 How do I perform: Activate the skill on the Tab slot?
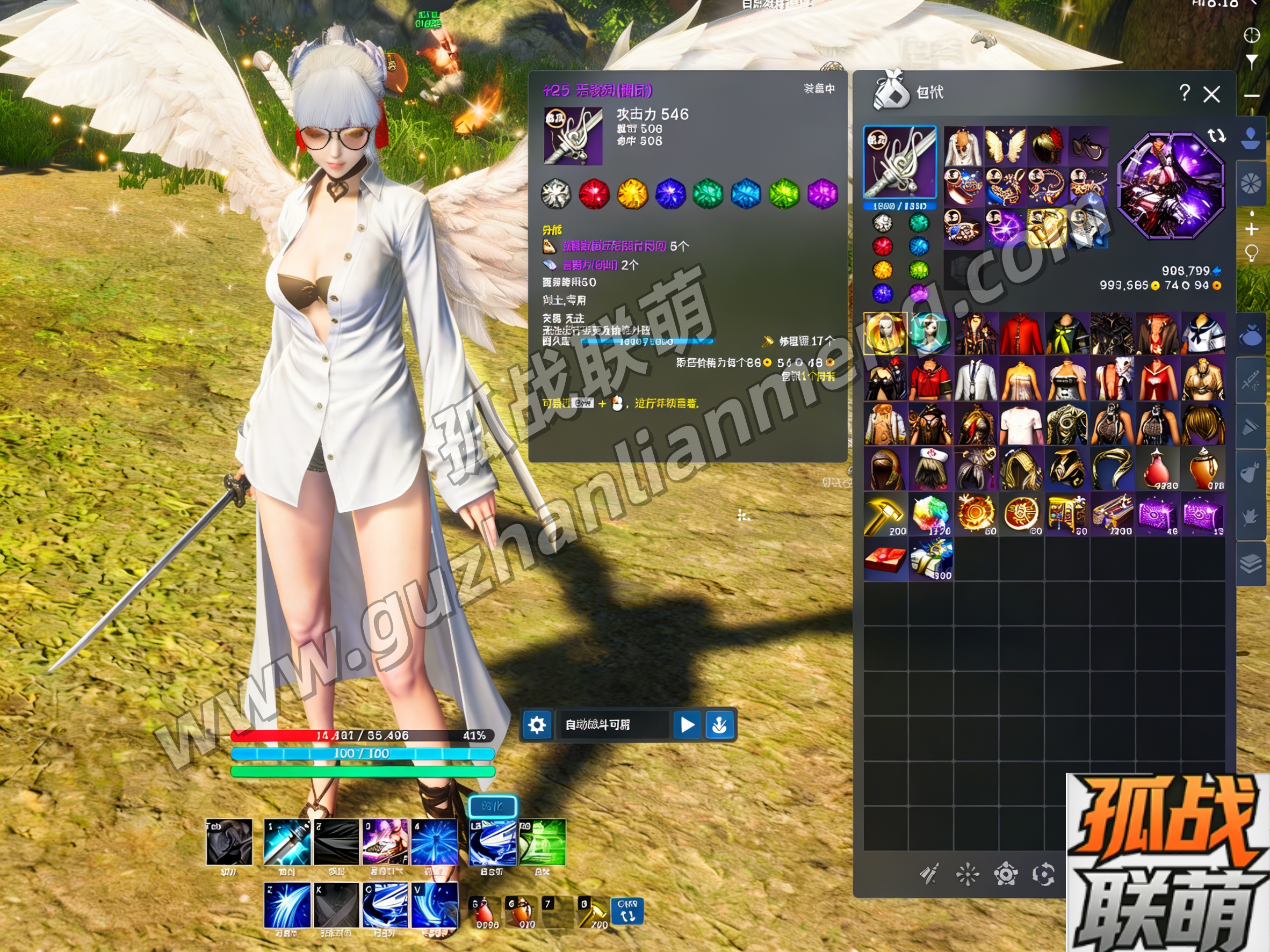click(229, 842)
